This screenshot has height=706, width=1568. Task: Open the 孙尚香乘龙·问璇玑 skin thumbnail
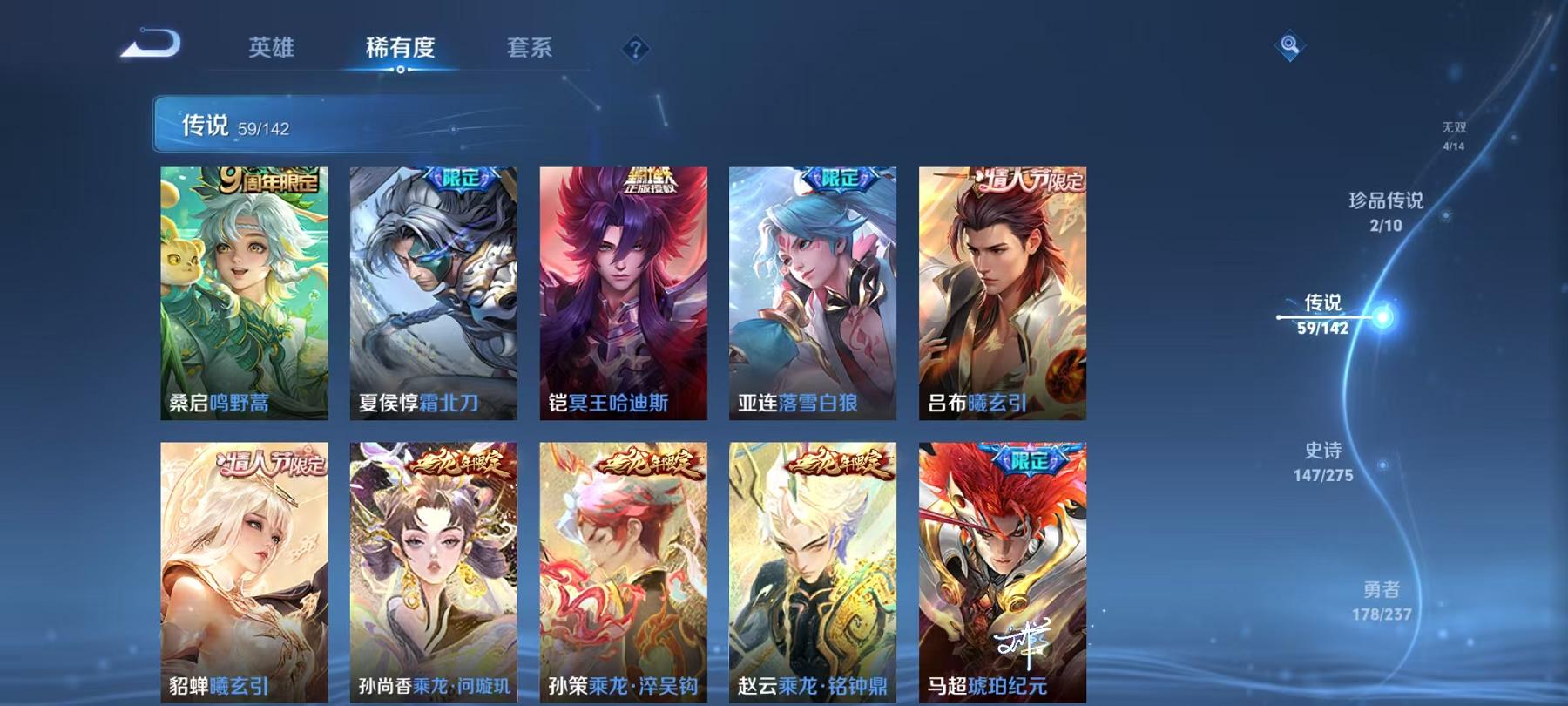coord(434,567)
